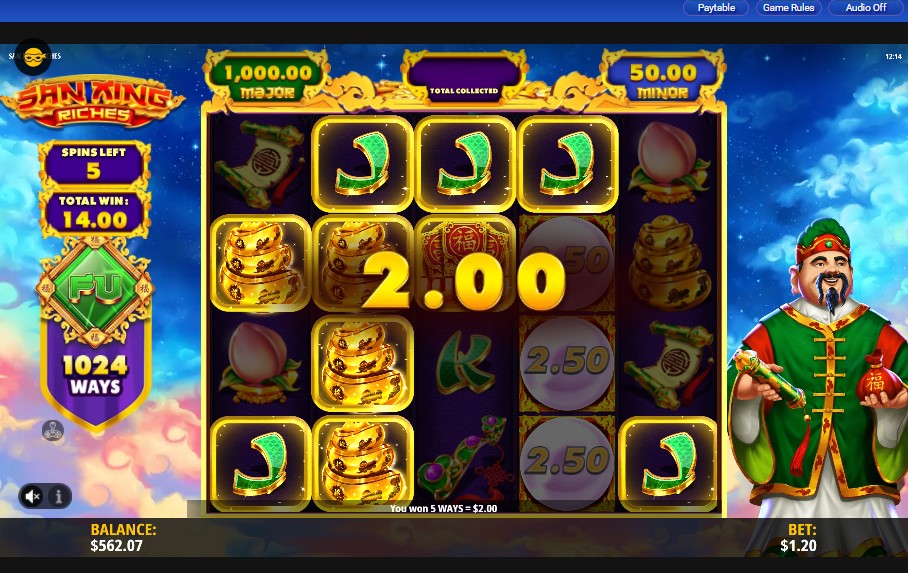908x573 pixels.
Task: Click the yellow masked-face logo badge
Action: pos(33,58)
